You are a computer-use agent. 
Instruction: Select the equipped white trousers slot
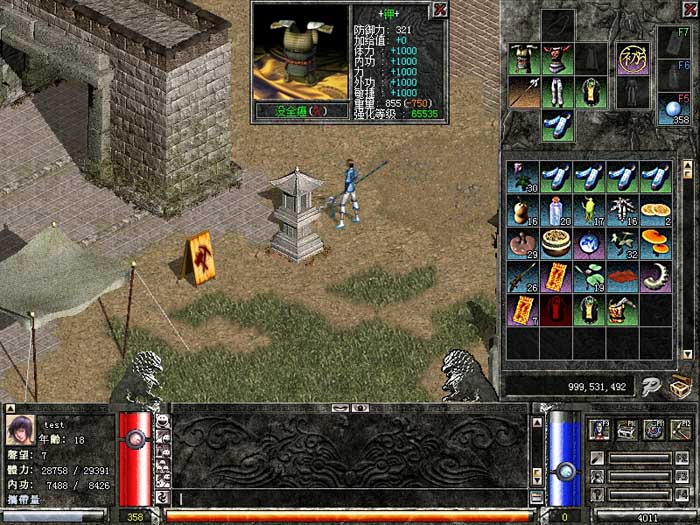point(557,92)
